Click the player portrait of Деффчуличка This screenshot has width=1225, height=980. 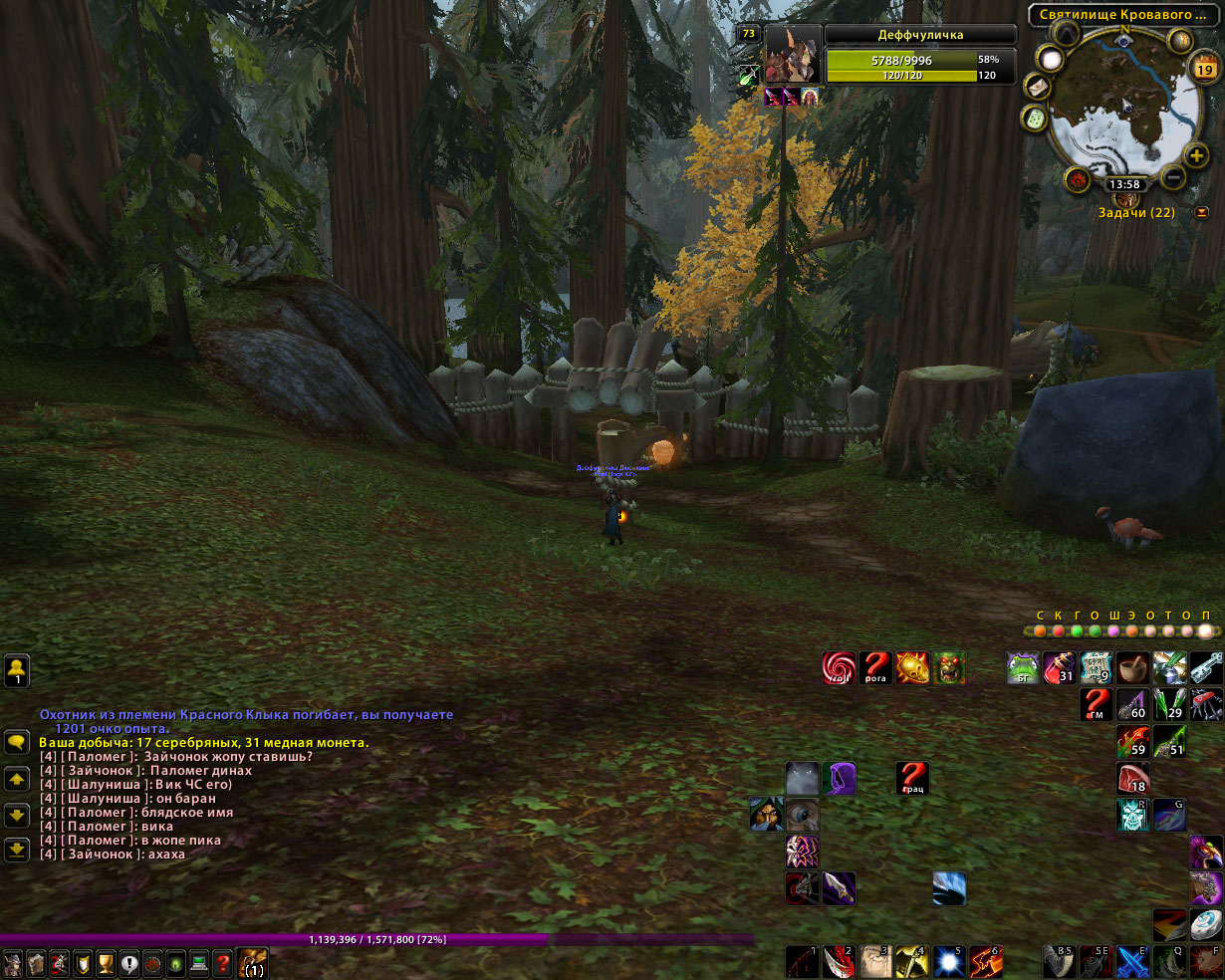[x=793, y=56]
